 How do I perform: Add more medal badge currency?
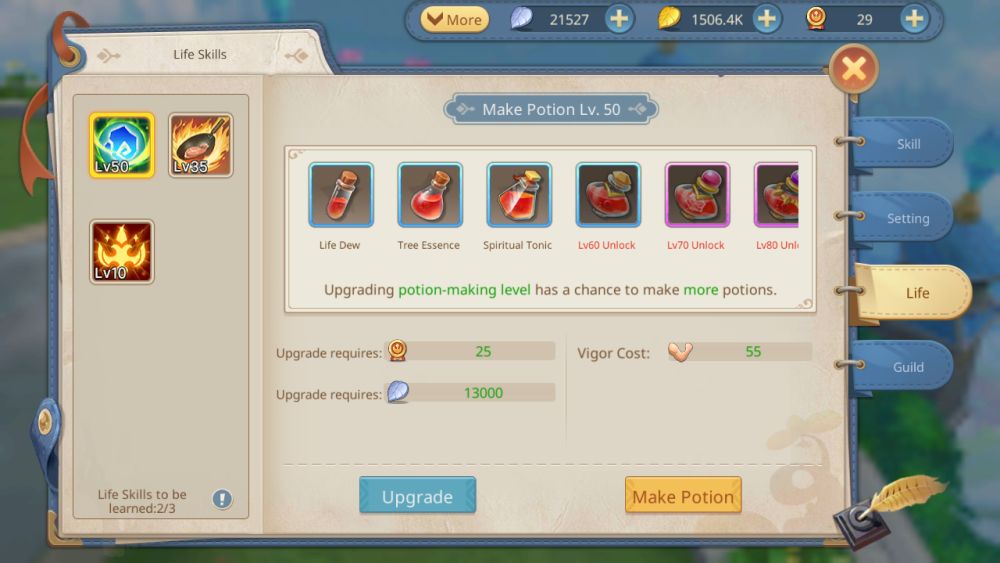point(914,19)
